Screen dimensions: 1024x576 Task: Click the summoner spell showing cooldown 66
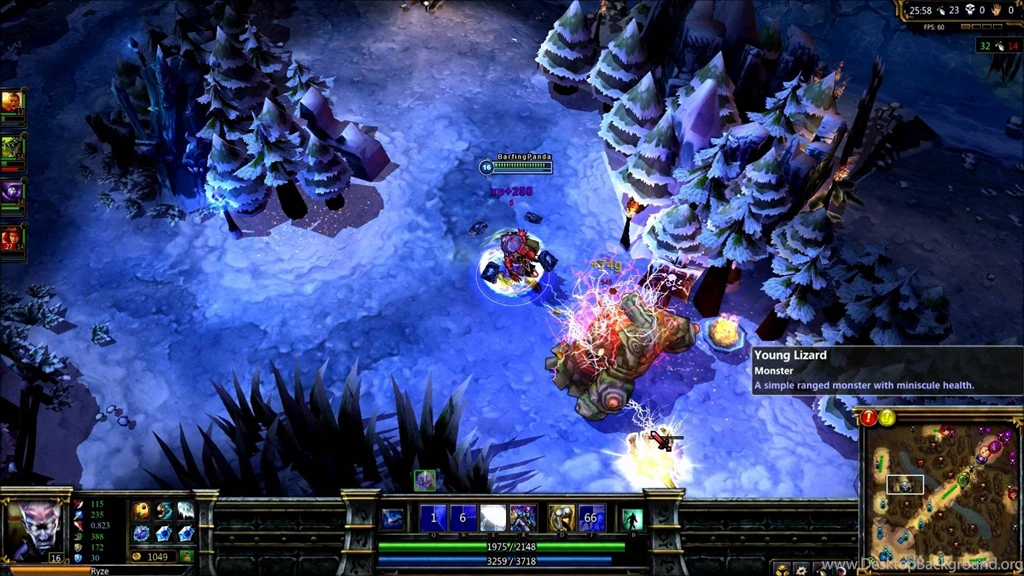pos(592,517)
